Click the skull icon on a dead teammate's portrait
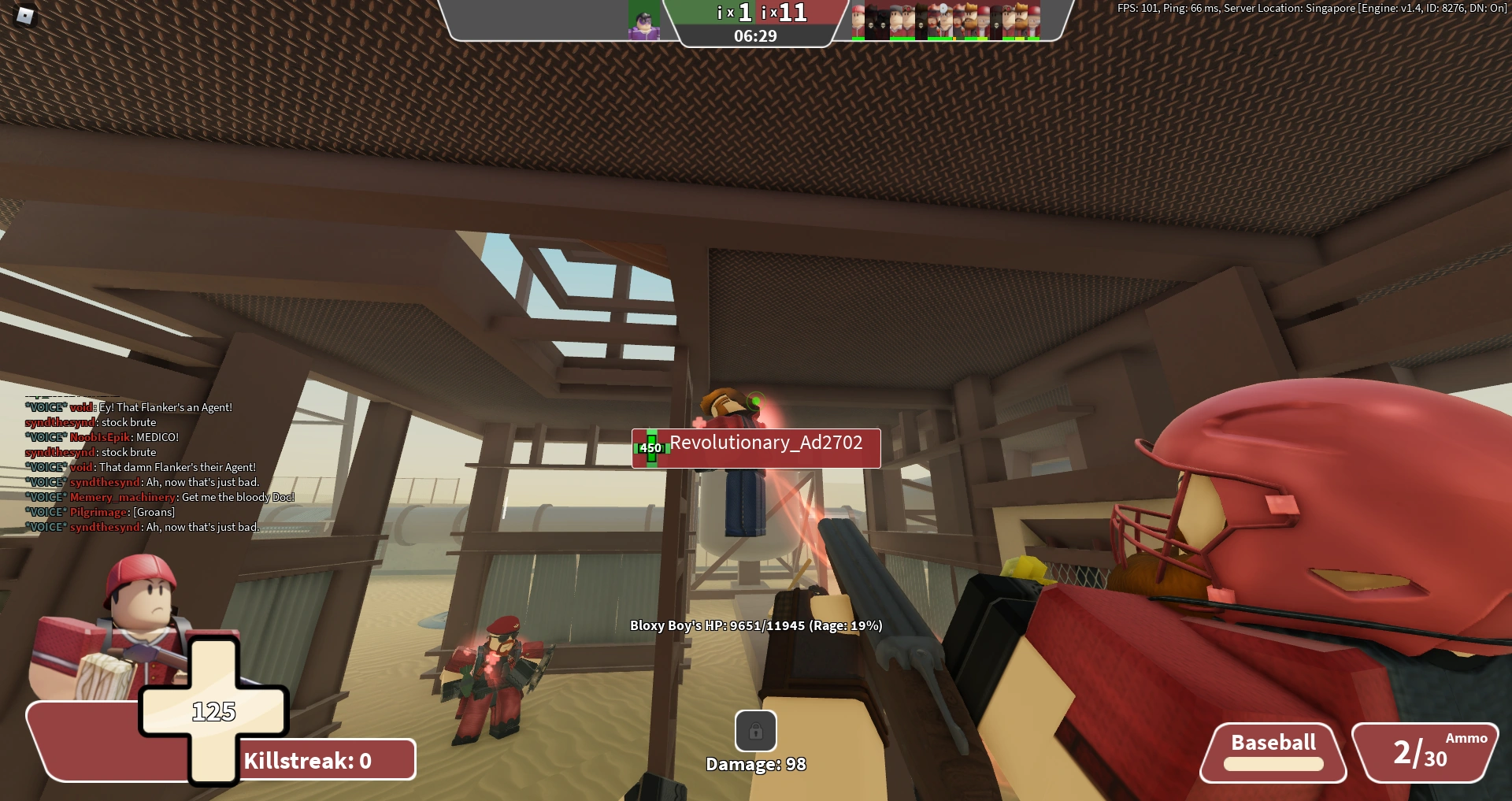Viewport: 1512px width, 801px height. point(870,25)
